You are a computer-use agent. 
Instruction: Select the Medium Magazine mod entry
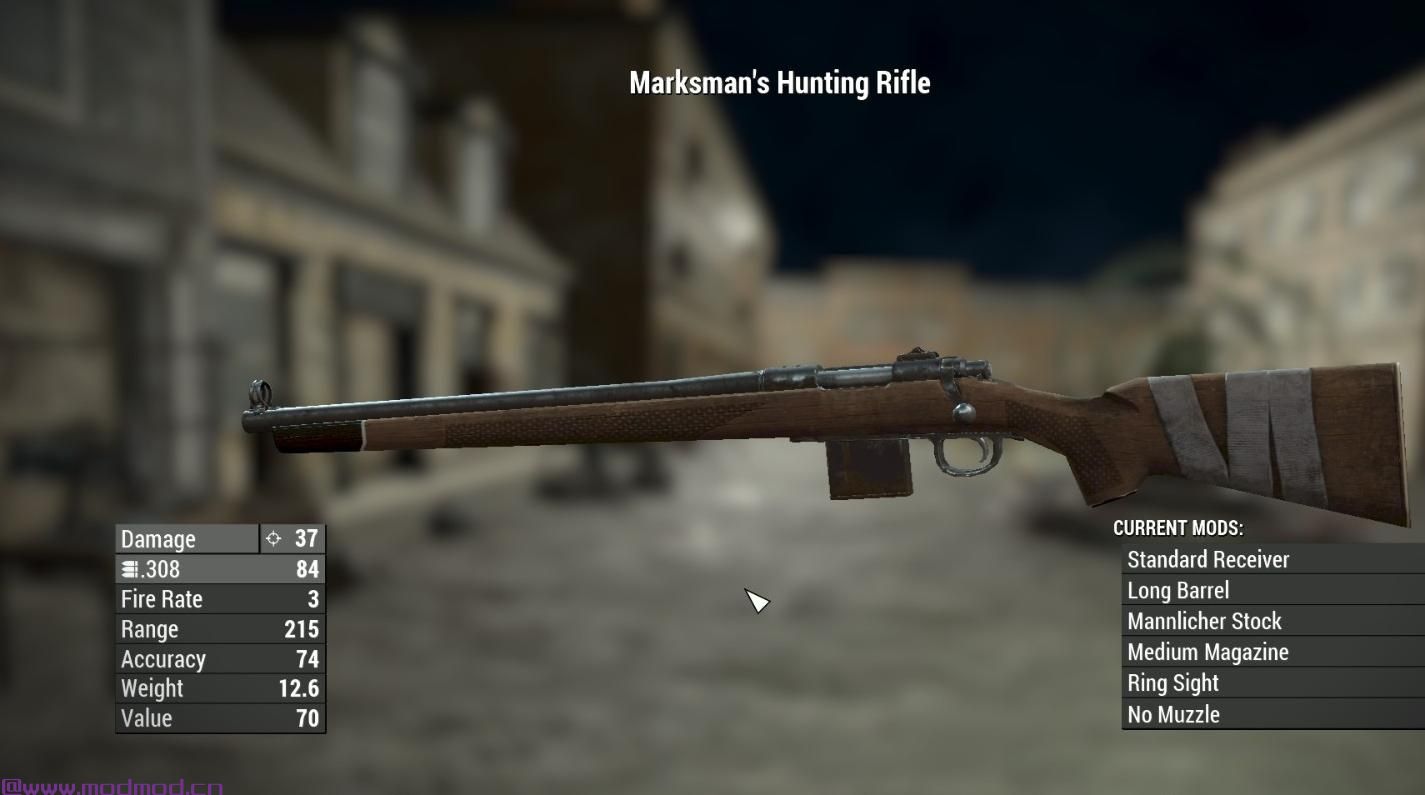pyautogui.click(x=1207, y=653)
